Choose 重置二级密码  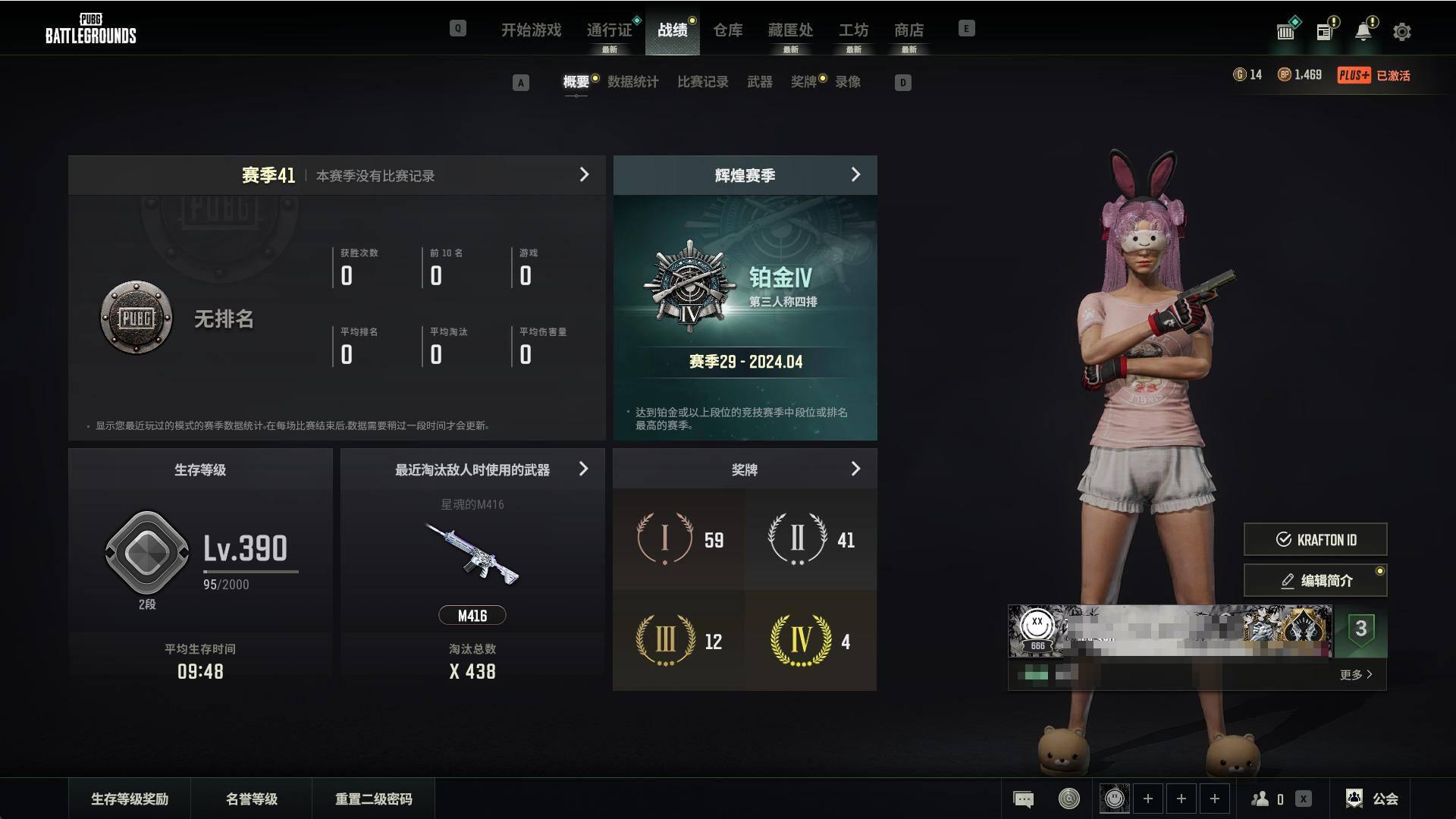[x=373, y=799]
